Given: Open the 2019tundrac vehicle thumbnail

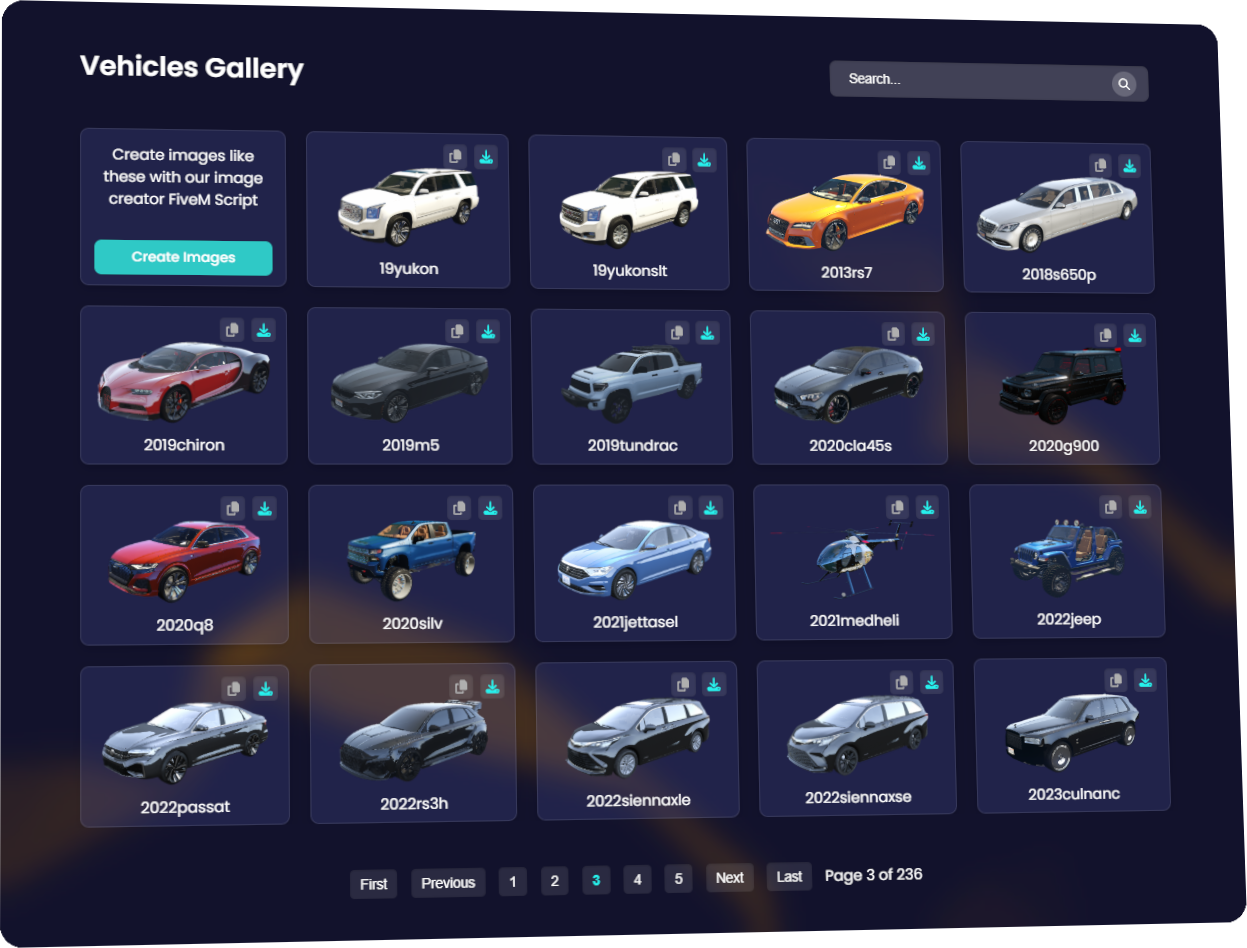Looking at the screenshot, I should [x=630, y=380].
